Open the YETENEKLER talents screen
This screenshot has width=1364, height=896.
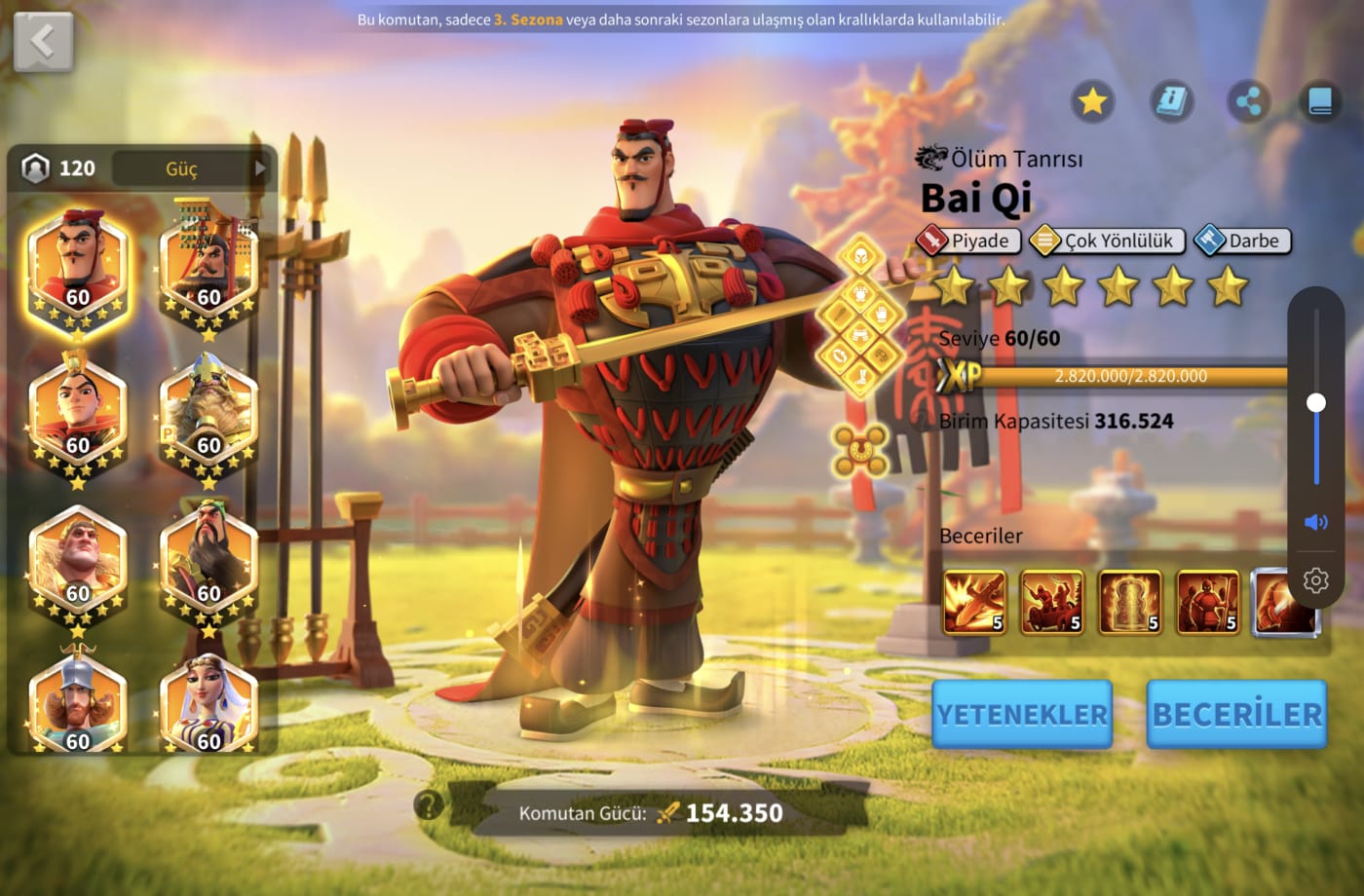[x=1021, y=714]
